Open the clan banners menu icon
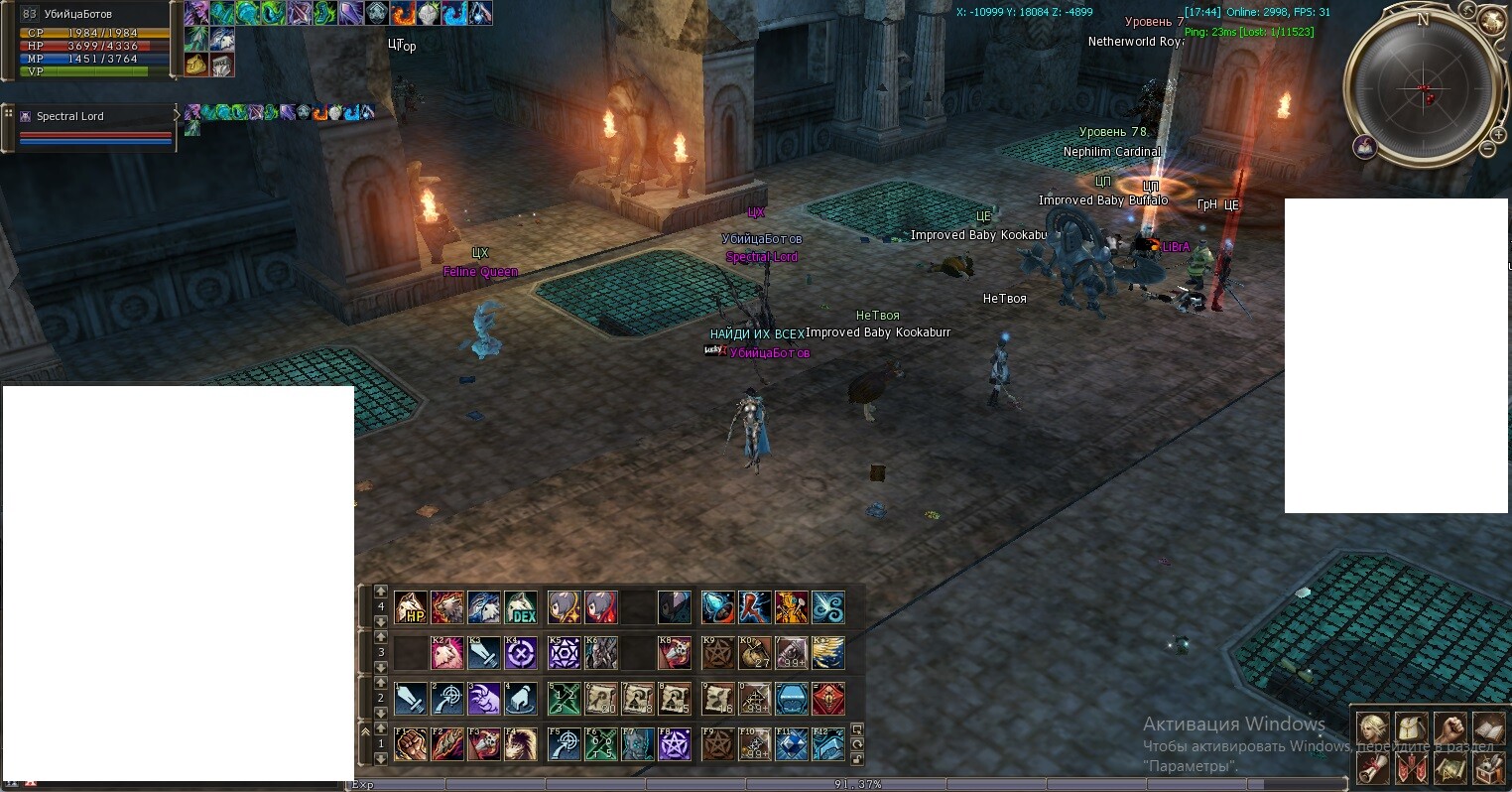This screenshot has height=792, width=1512. [x=1412, y=766]
